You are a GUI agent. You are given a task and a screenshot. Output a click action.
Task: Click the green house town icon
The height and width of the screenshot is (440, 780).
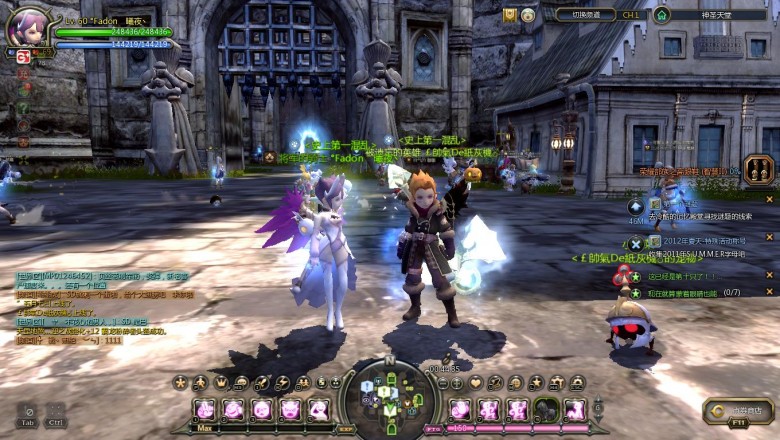coord(661,15)
